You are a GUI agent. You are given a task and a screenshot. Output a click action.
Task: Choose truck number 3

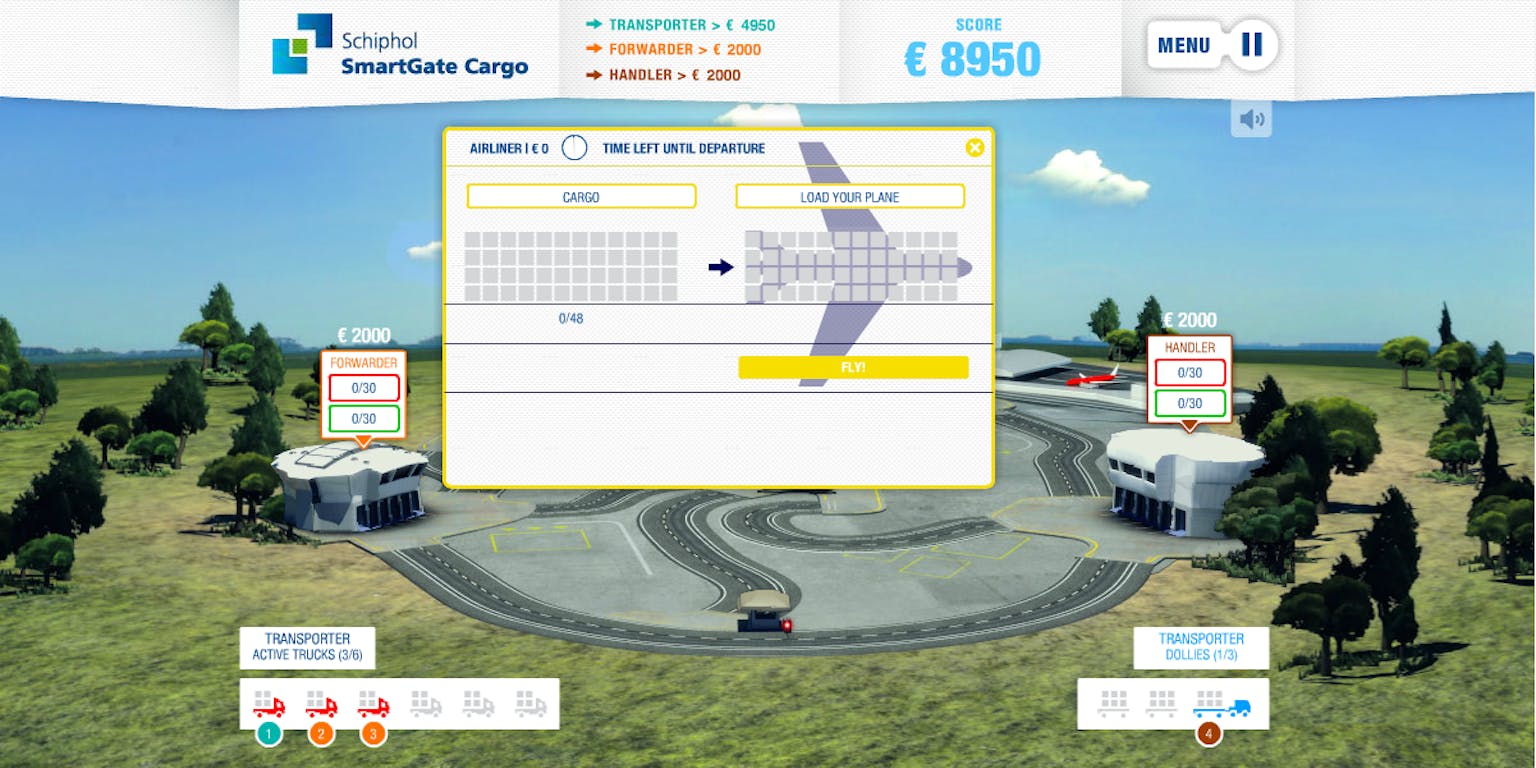pyautogui.click(x=373, y=706)
